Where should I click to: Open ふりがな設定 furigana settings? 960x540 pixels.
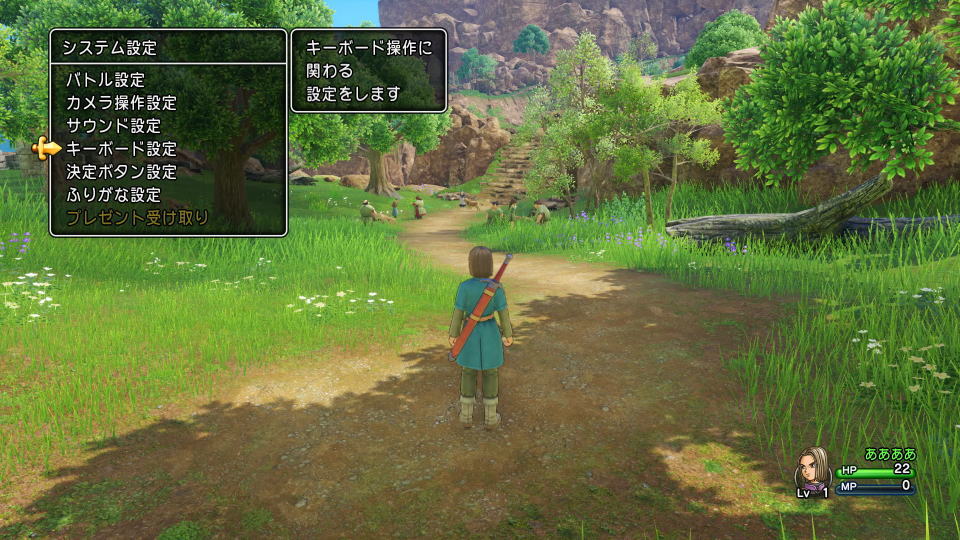click(113, 195)
